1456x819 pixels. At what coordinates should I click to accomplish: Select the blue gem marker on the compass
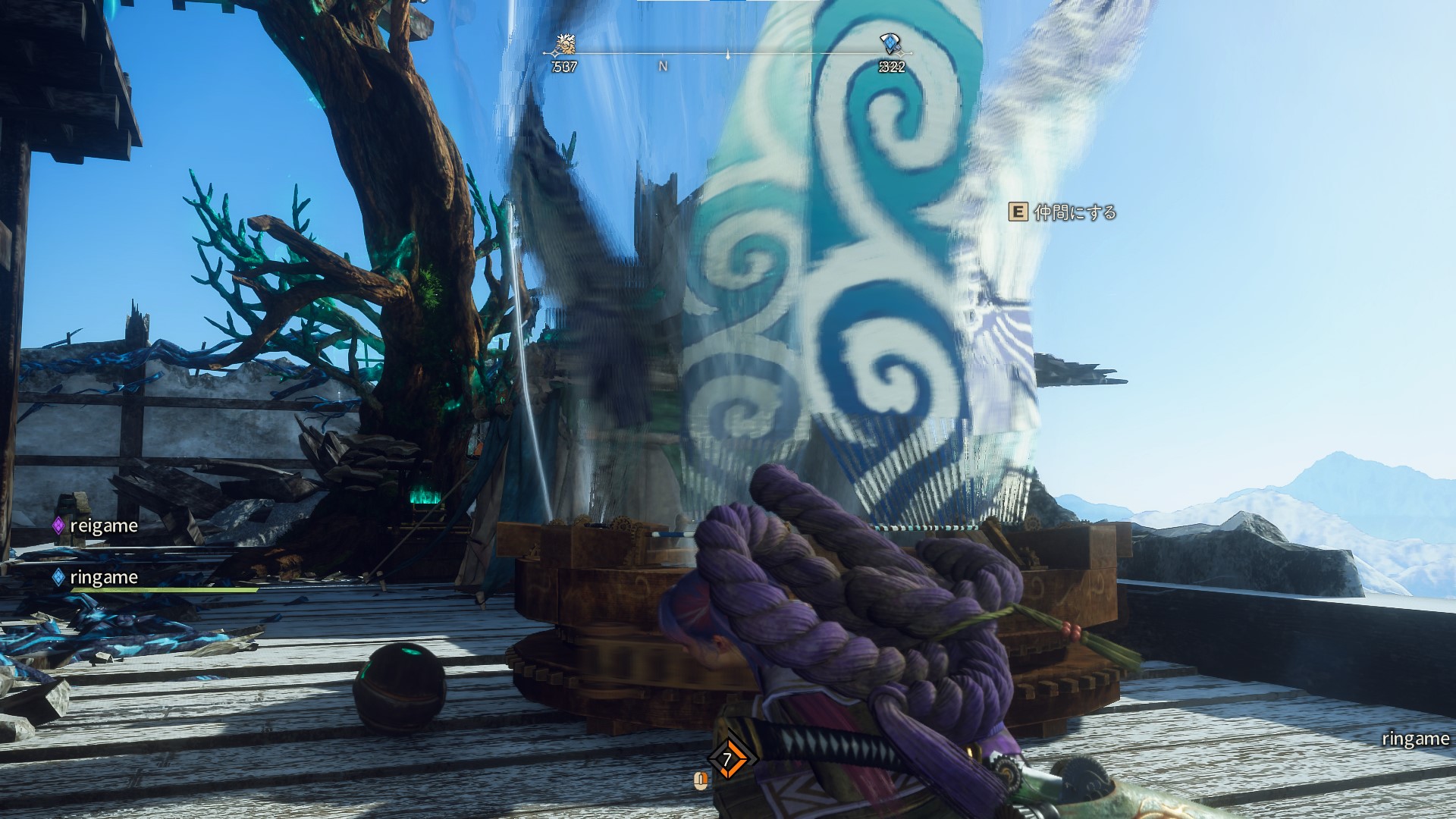(x=890, y=43)
